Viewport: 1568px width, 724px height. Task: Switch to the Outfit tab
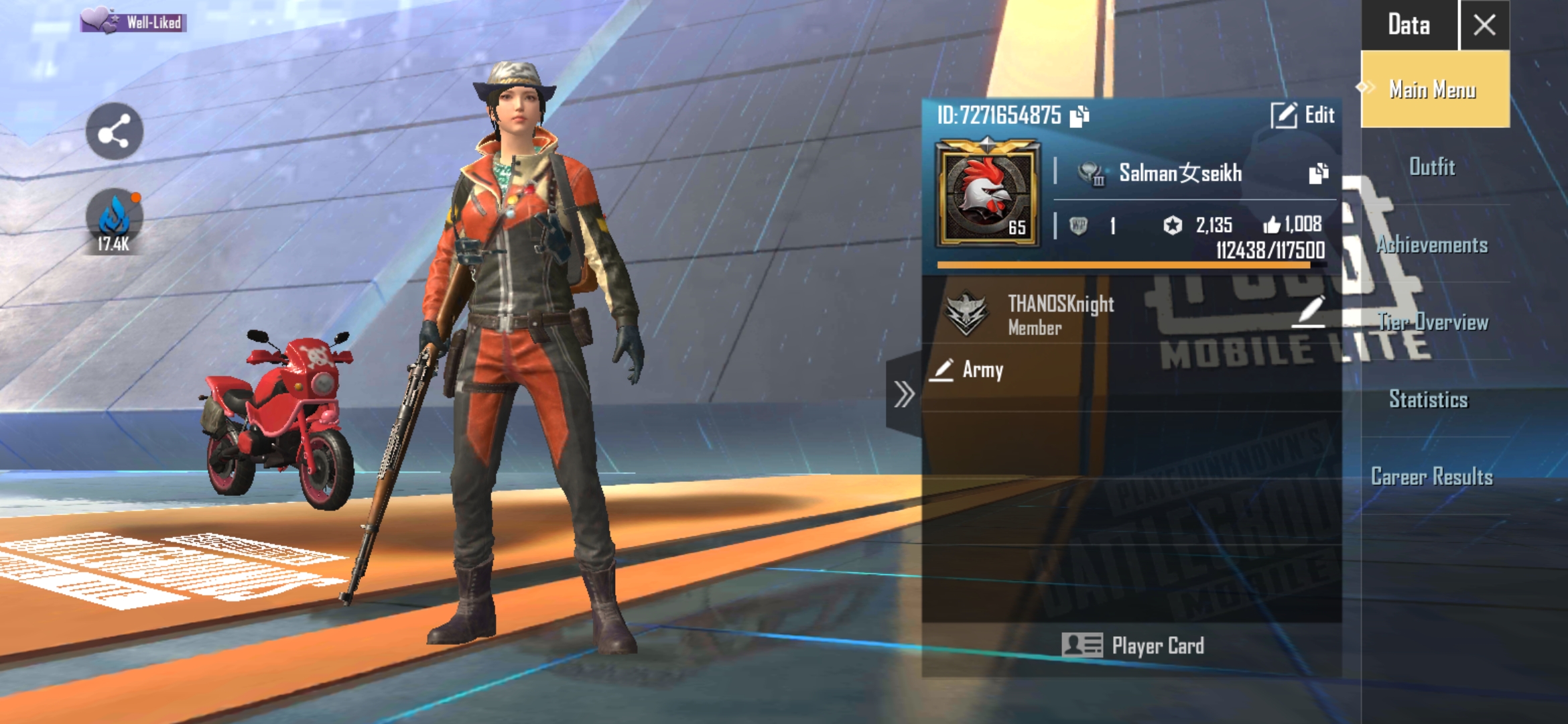(x=1433, y=167)
